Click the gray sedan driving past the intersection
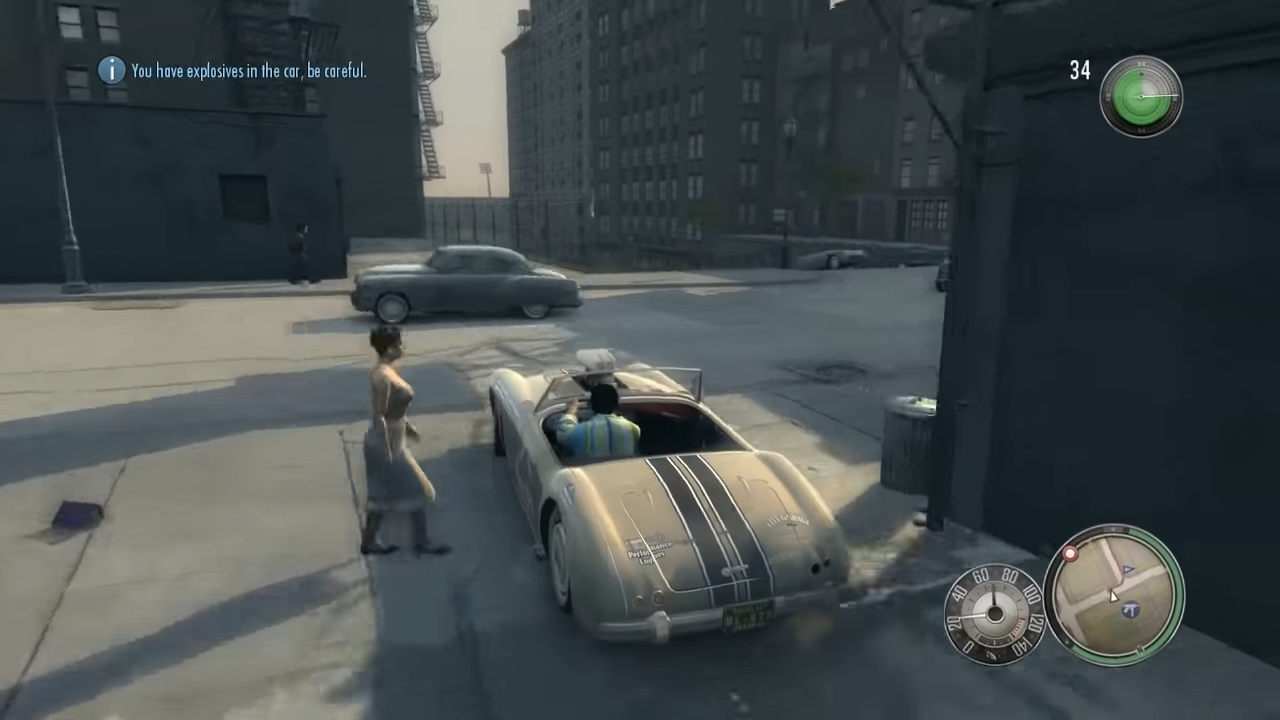This screenshot has height=720, width=1280. click(x=465, y=282)
